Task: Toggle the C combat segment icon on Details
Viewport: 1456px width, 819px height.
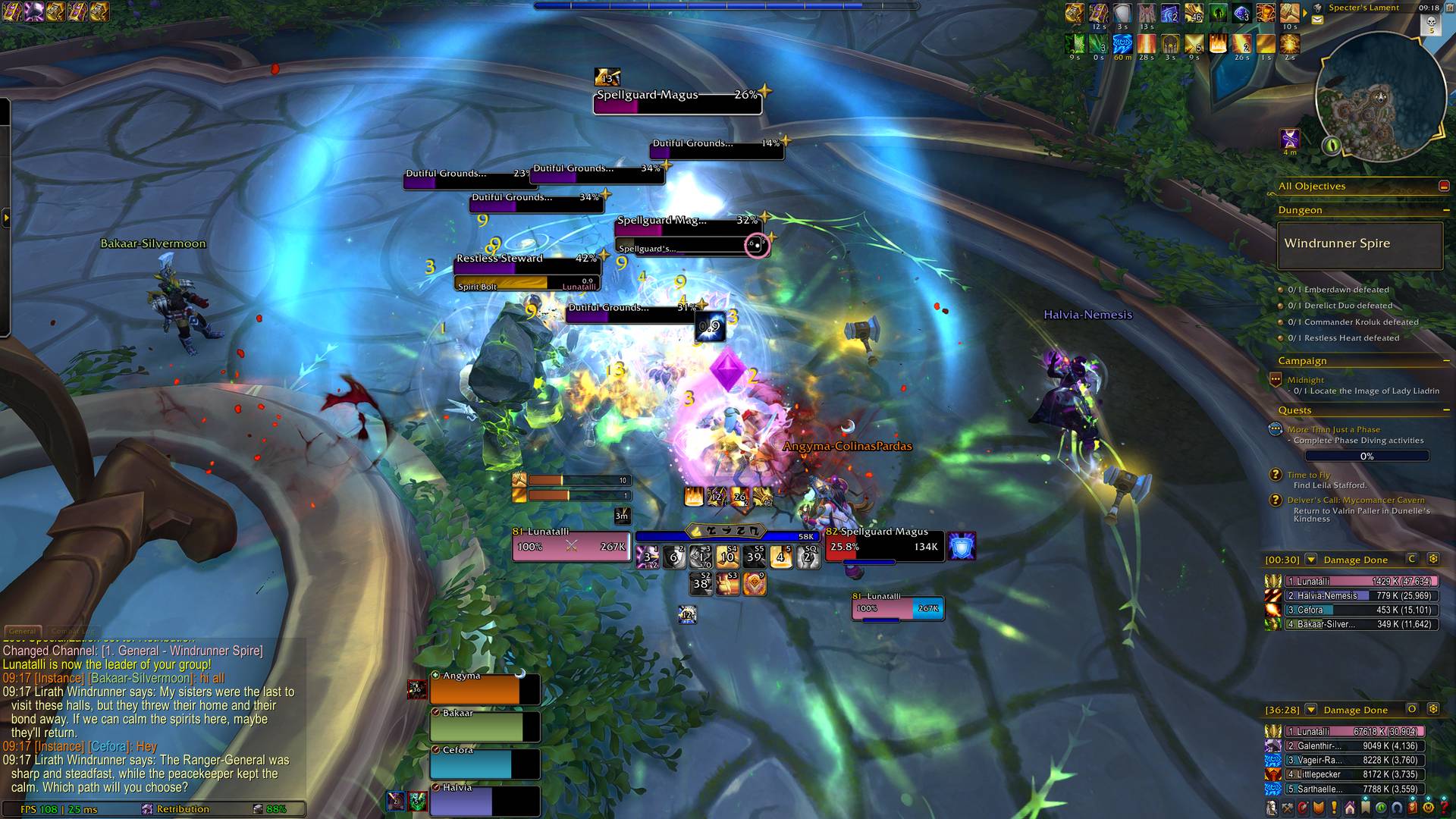Action: (x=1412, y=560)
